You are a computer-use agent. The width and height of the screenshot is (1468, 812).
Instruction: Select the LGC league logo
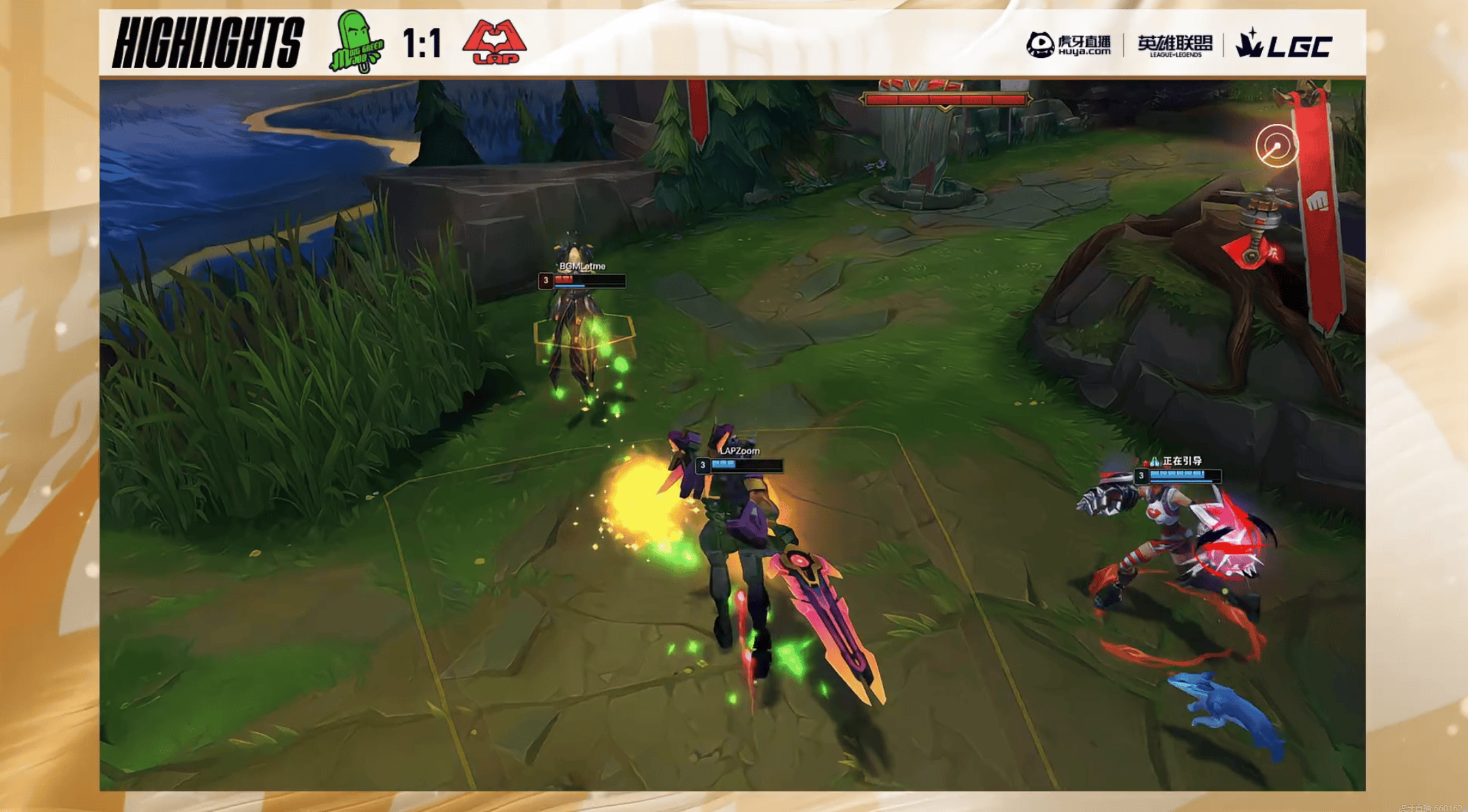coord(1283,45)
